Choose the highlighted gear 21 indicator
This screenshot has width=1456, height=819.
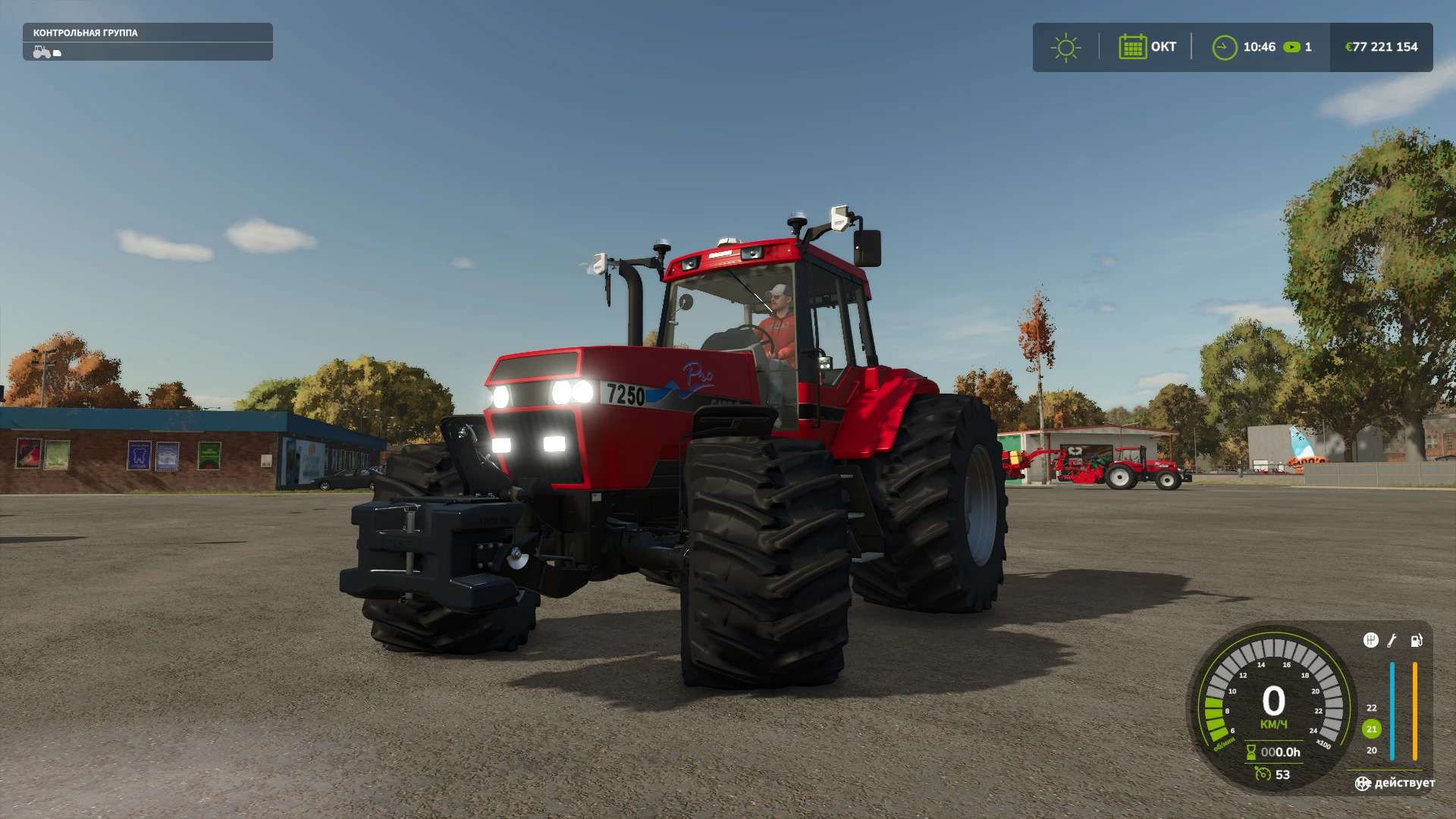(x=1371, y=729)
